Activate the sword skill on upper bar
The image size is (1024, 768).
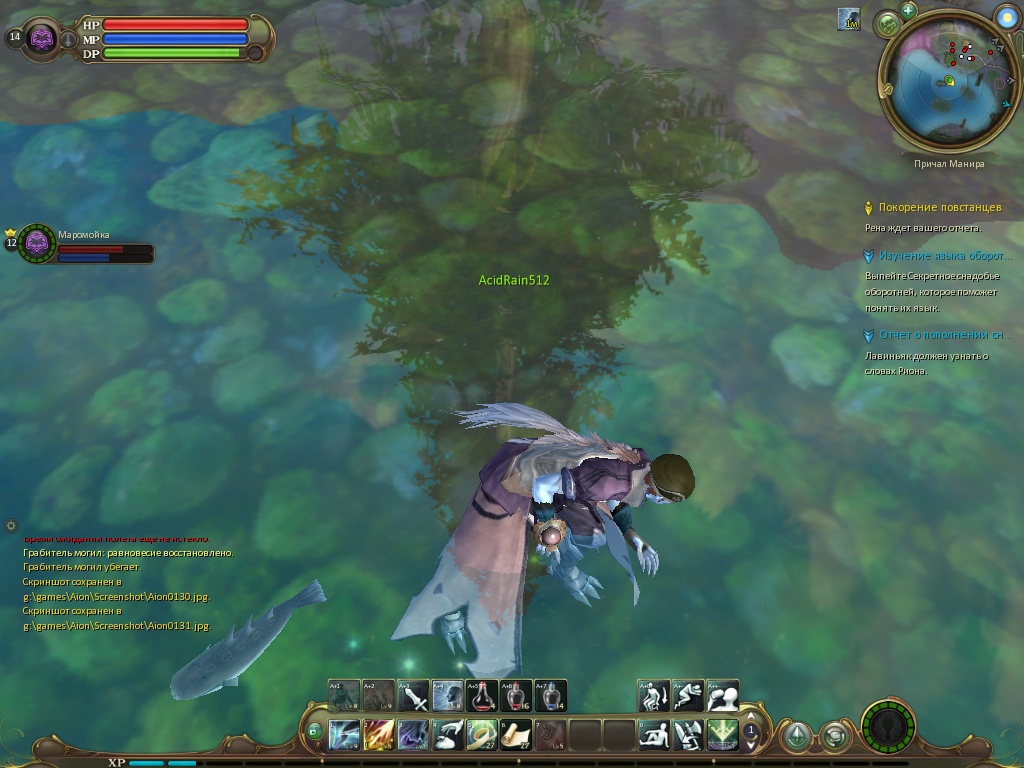click(x=413, y=695)
